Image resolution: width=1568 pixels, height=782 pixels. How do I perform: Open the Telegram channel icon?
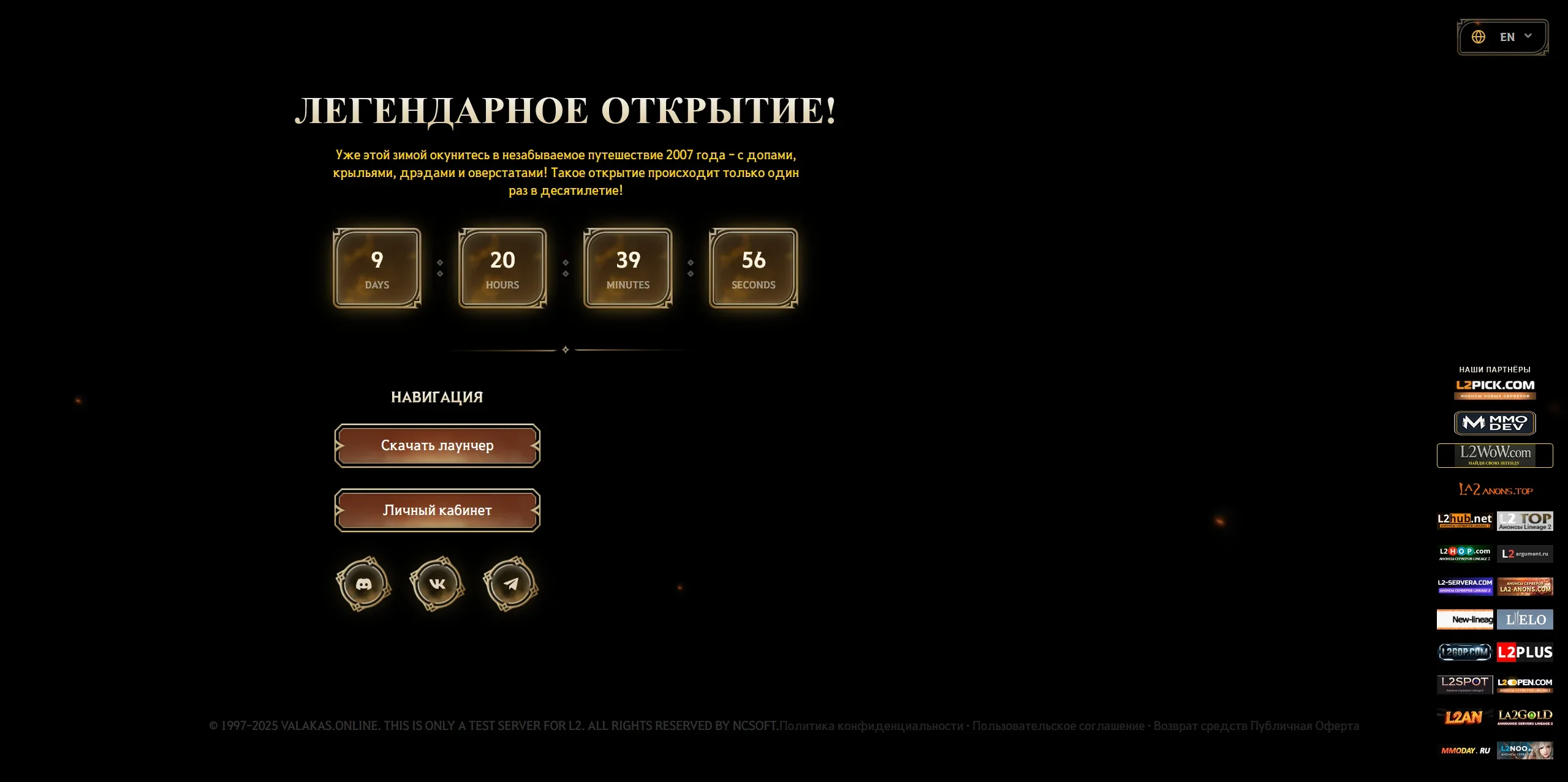coord(511,583)
